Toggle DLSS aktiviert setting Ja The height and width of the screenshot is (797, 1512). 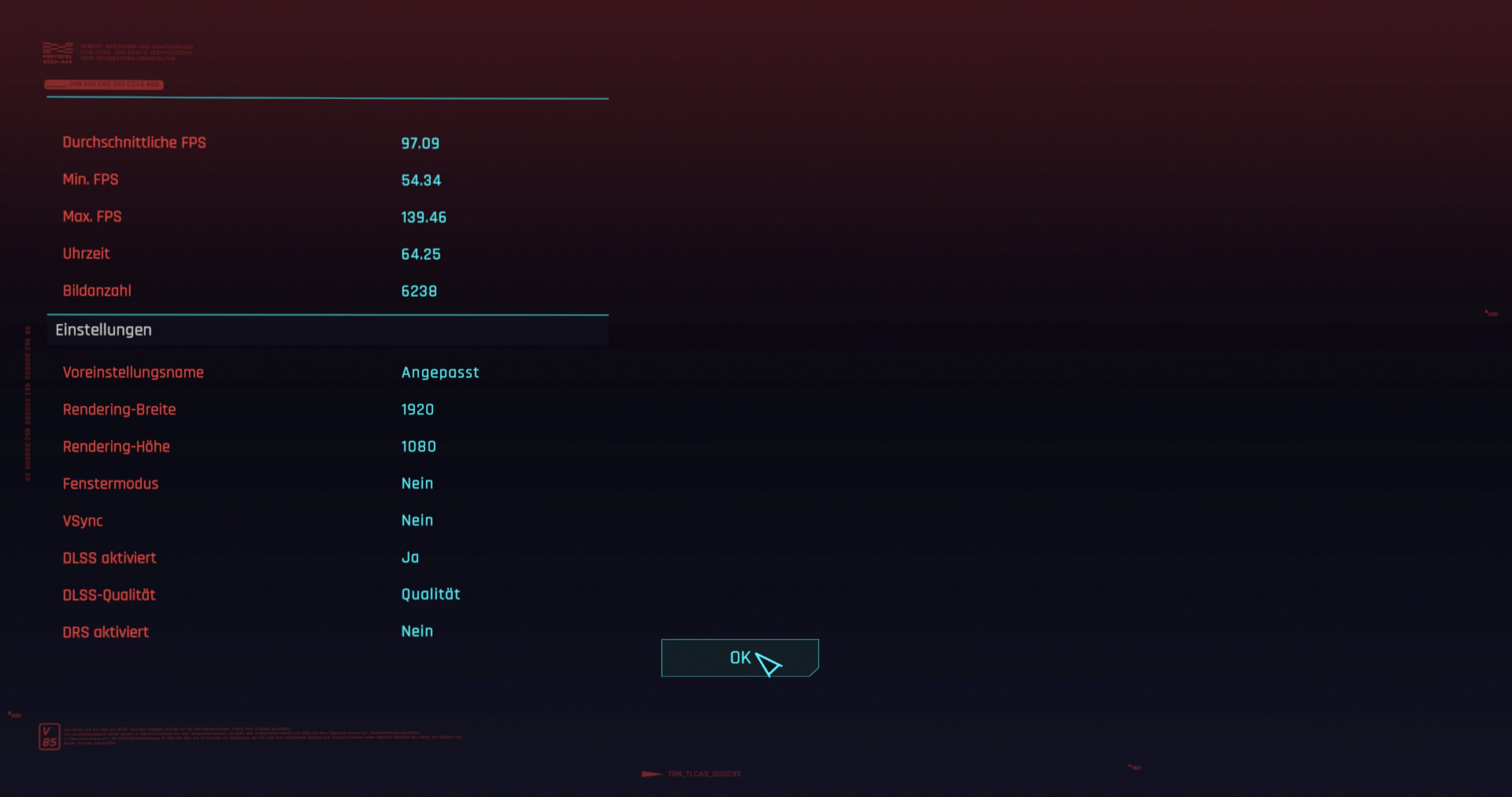[x=410, y=557]
